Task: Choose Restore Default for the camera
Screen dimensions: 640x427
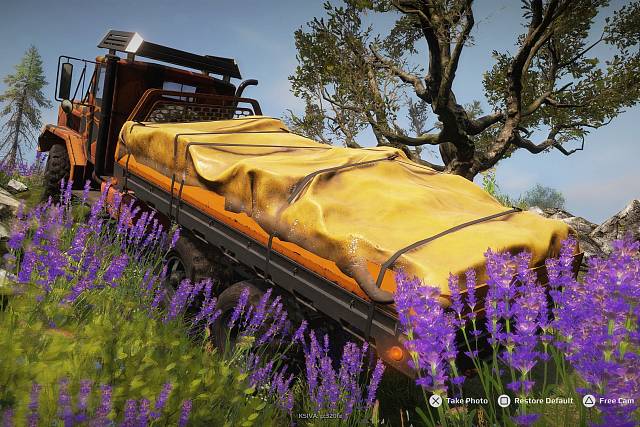Action: tap(536, 400)
